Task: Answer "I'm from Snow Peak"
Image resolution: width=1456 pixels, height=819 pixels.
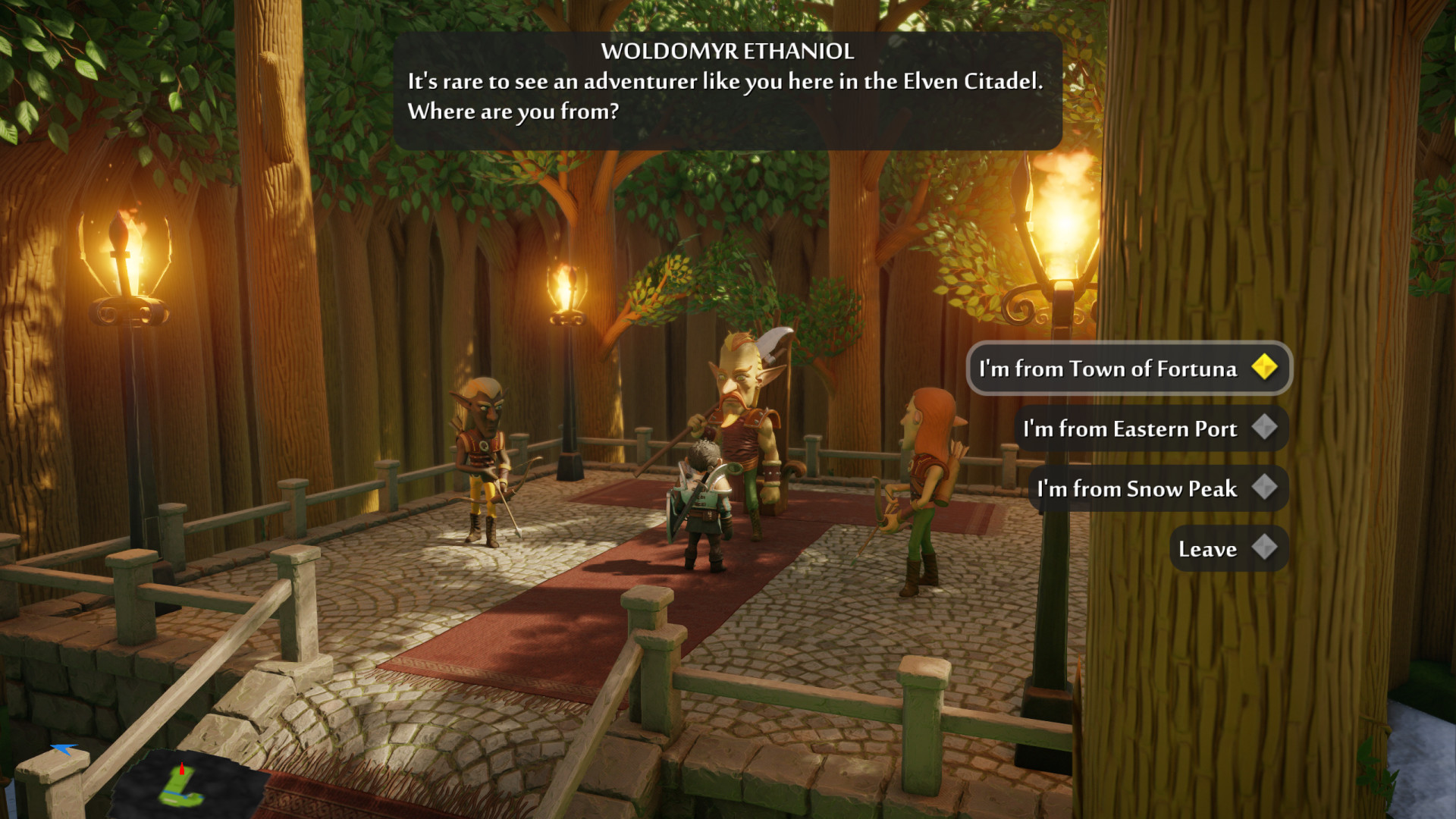Action: tap(1157, 488)
